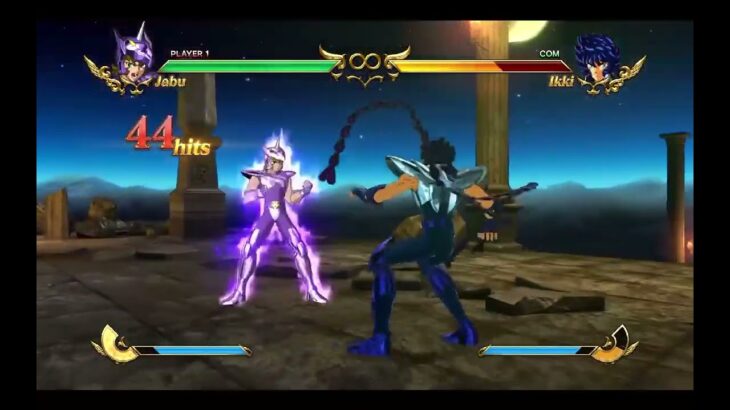Select Ikki's character portrait

click(x=597, y=60)
